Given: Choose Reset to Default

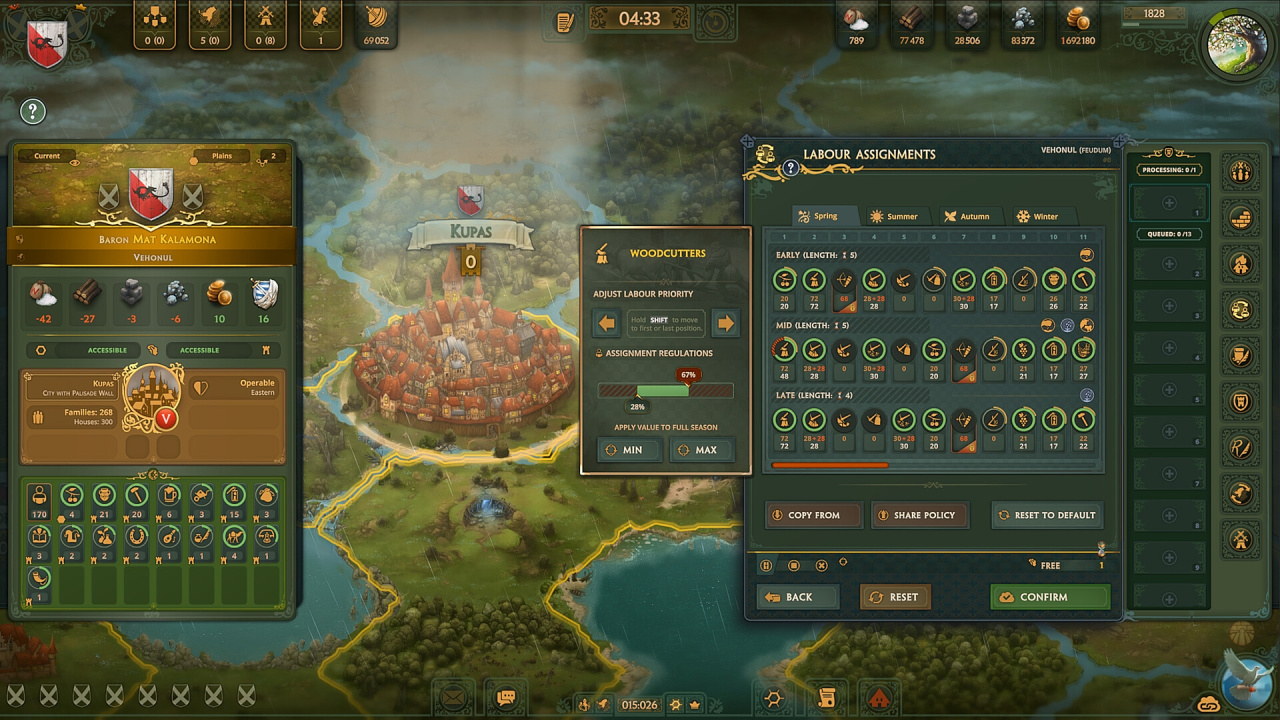Looking at the screenshot, I should pyautogui.click(x=1047, y=515).
